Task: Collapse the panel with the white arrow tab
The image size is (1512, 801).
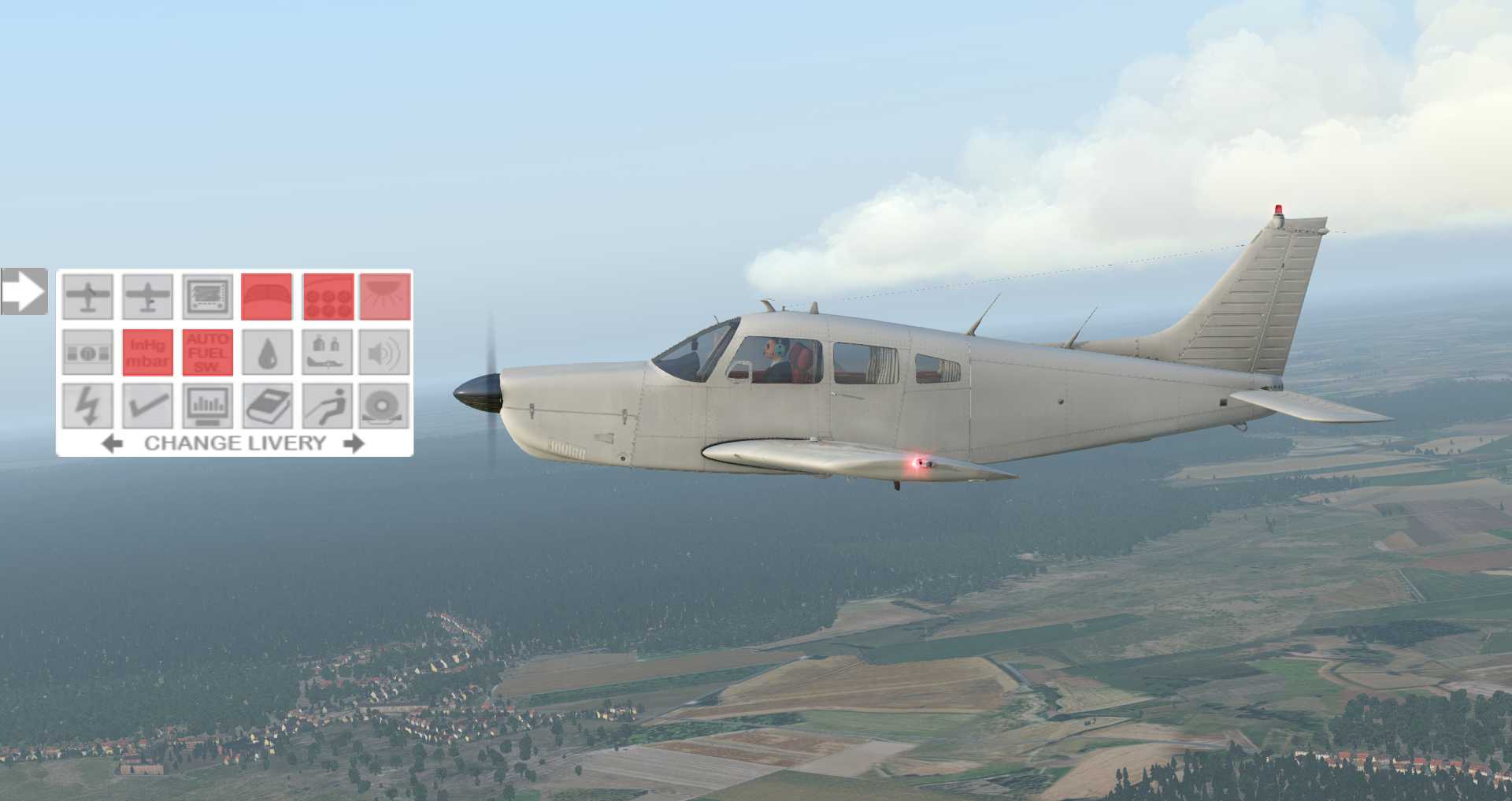Action: 24,291
